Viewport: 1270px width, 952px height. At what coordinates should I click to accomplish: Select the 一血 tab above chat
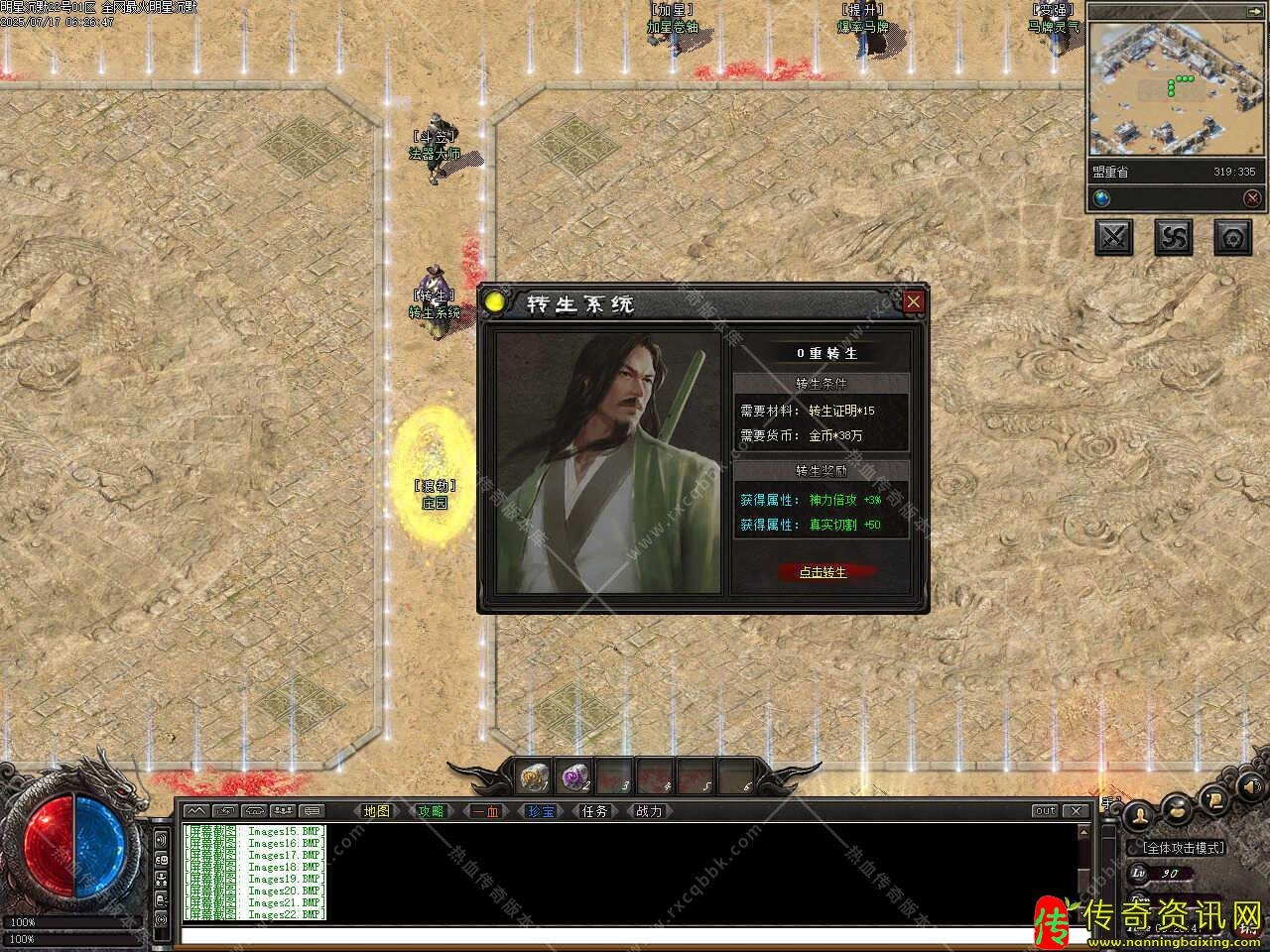(x=485, y=811)
